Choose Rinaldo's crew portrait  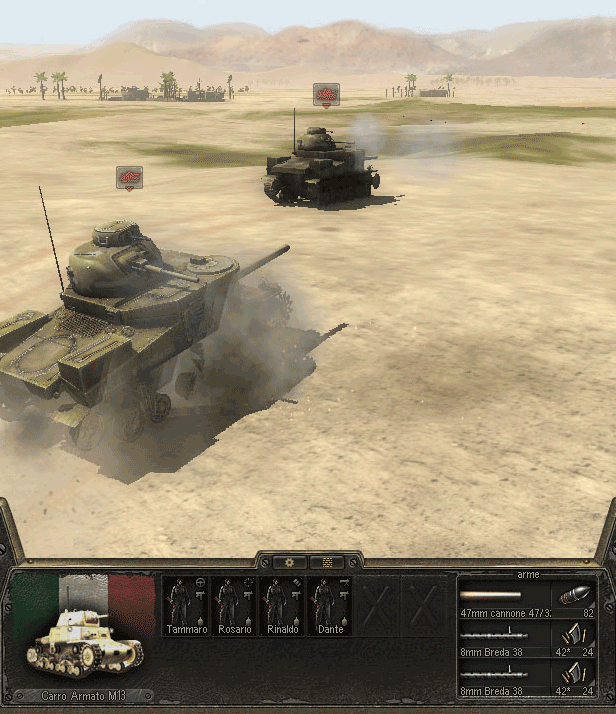(x=283, y=605)
